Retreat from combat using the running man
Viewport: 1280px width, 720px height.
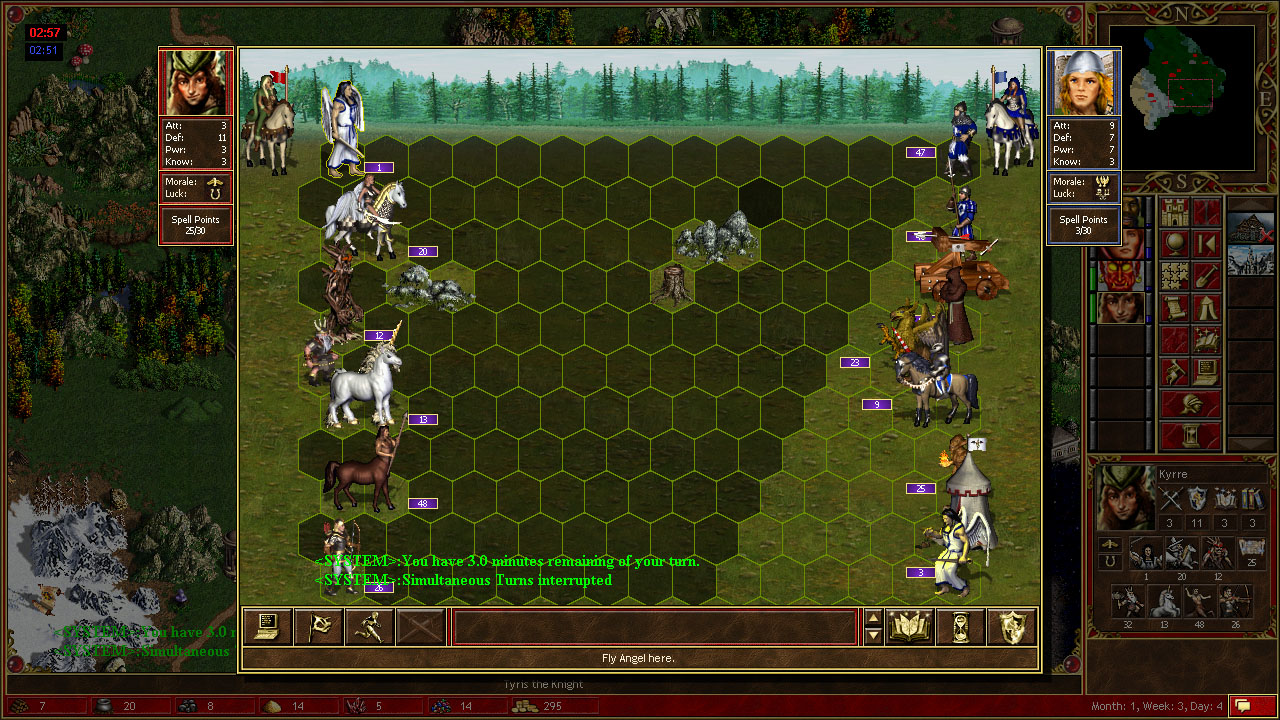[369, 627]
